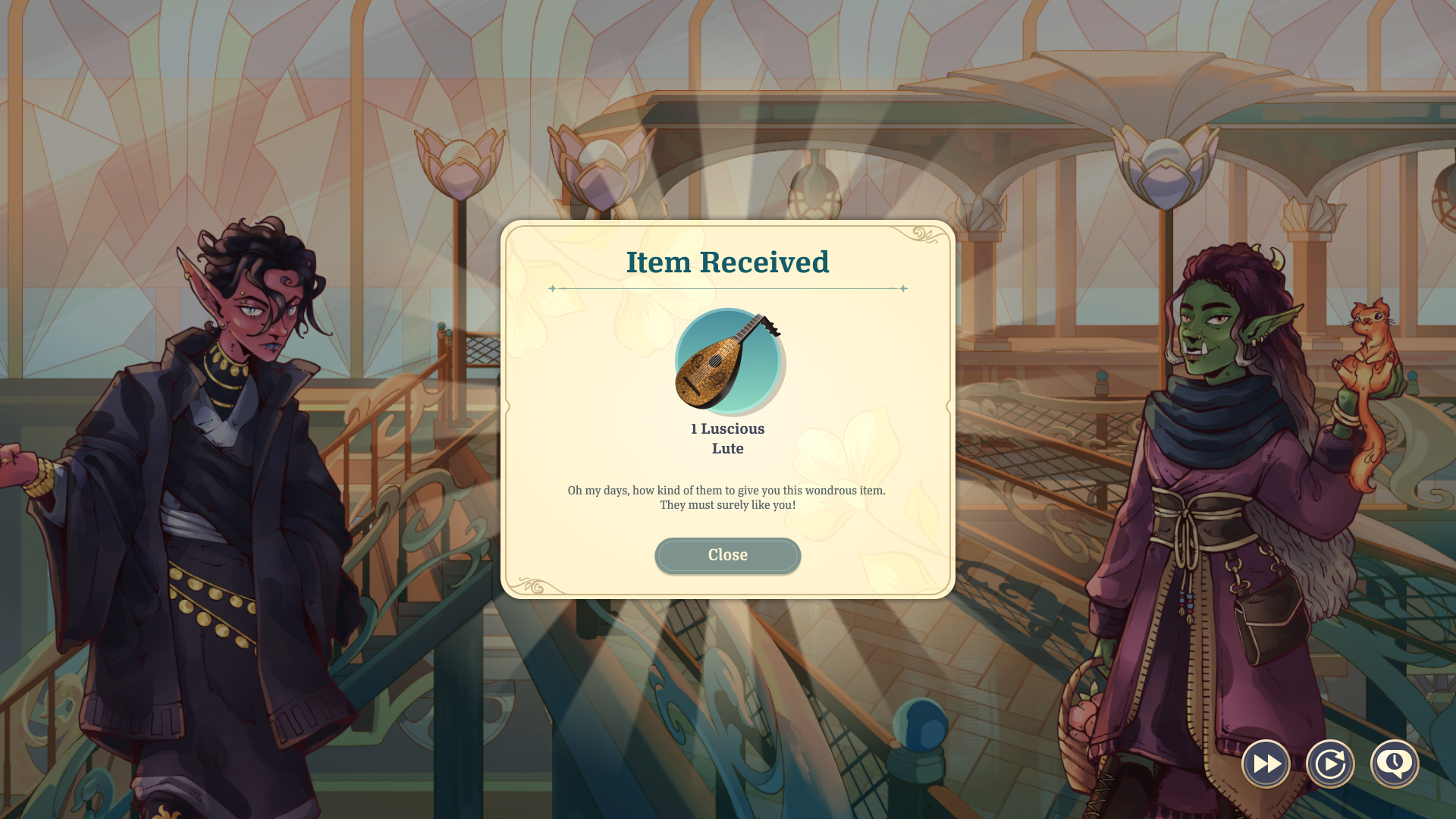Activate the fast-forward skip button
Screen dimensions: 1456x819
(1266, 764)
